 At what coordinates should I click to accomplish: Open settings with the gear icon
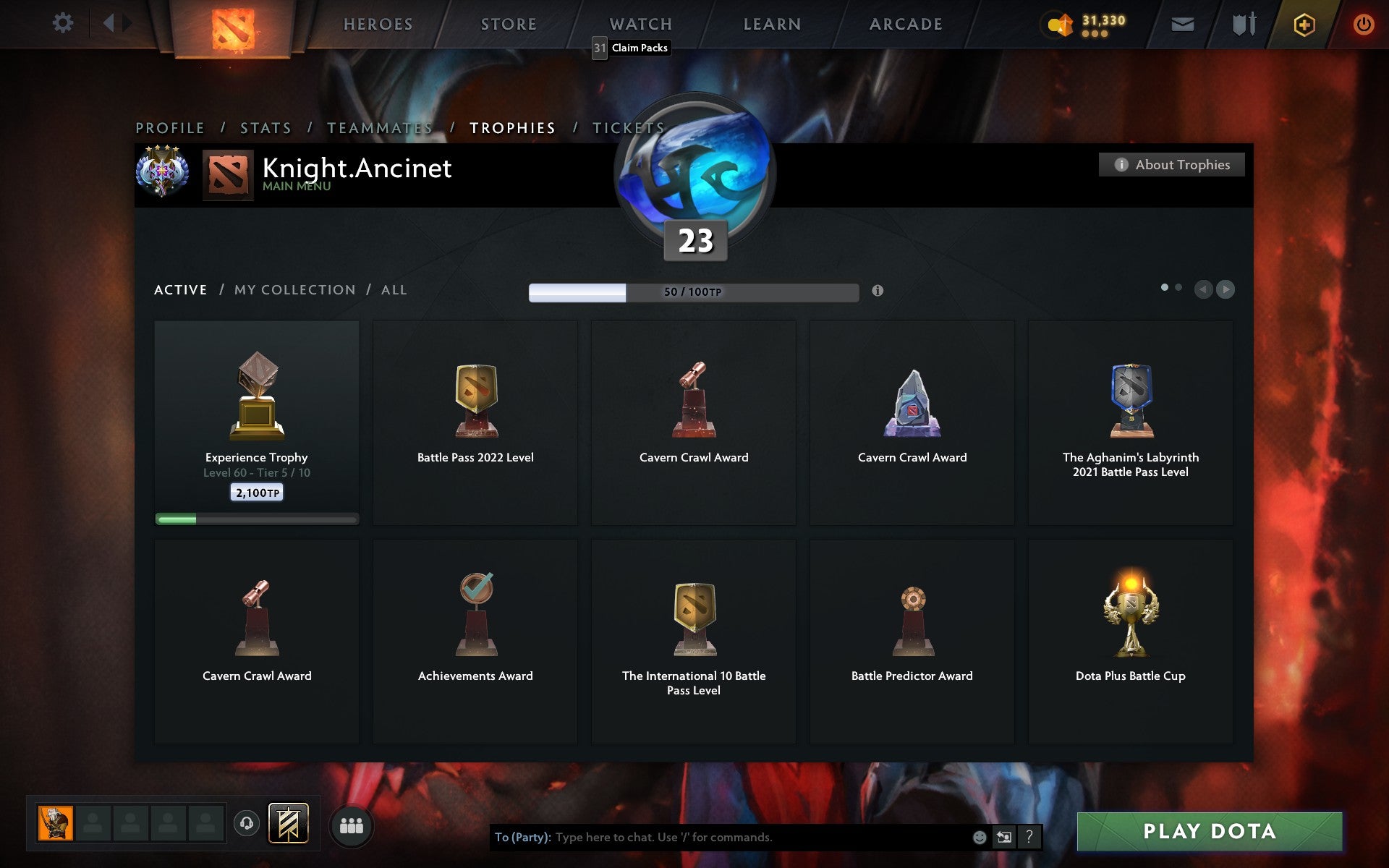pyautogui.click(x=64, y=22)
